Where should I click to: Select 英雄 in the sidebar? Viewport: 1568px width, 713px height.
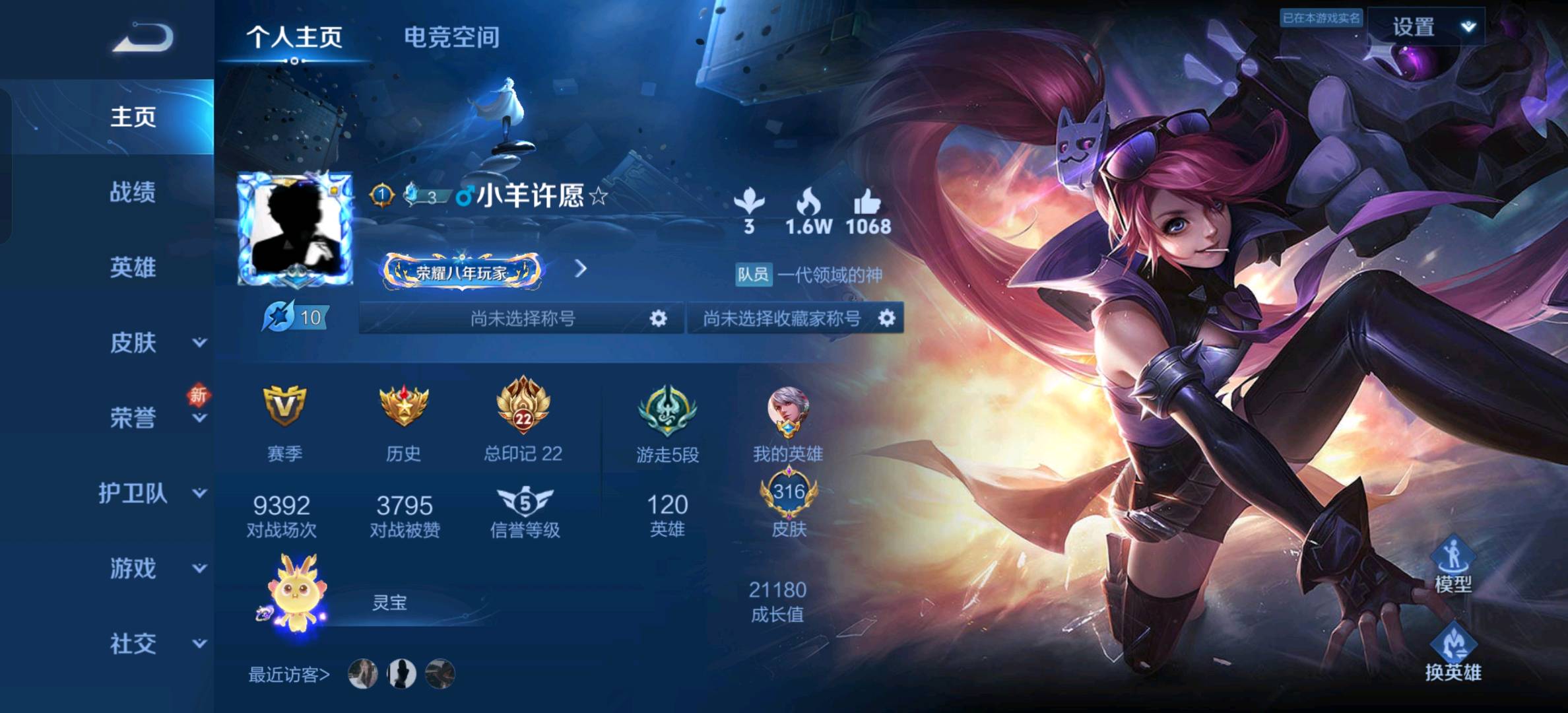pyautogui.click(x=133, y=267)
